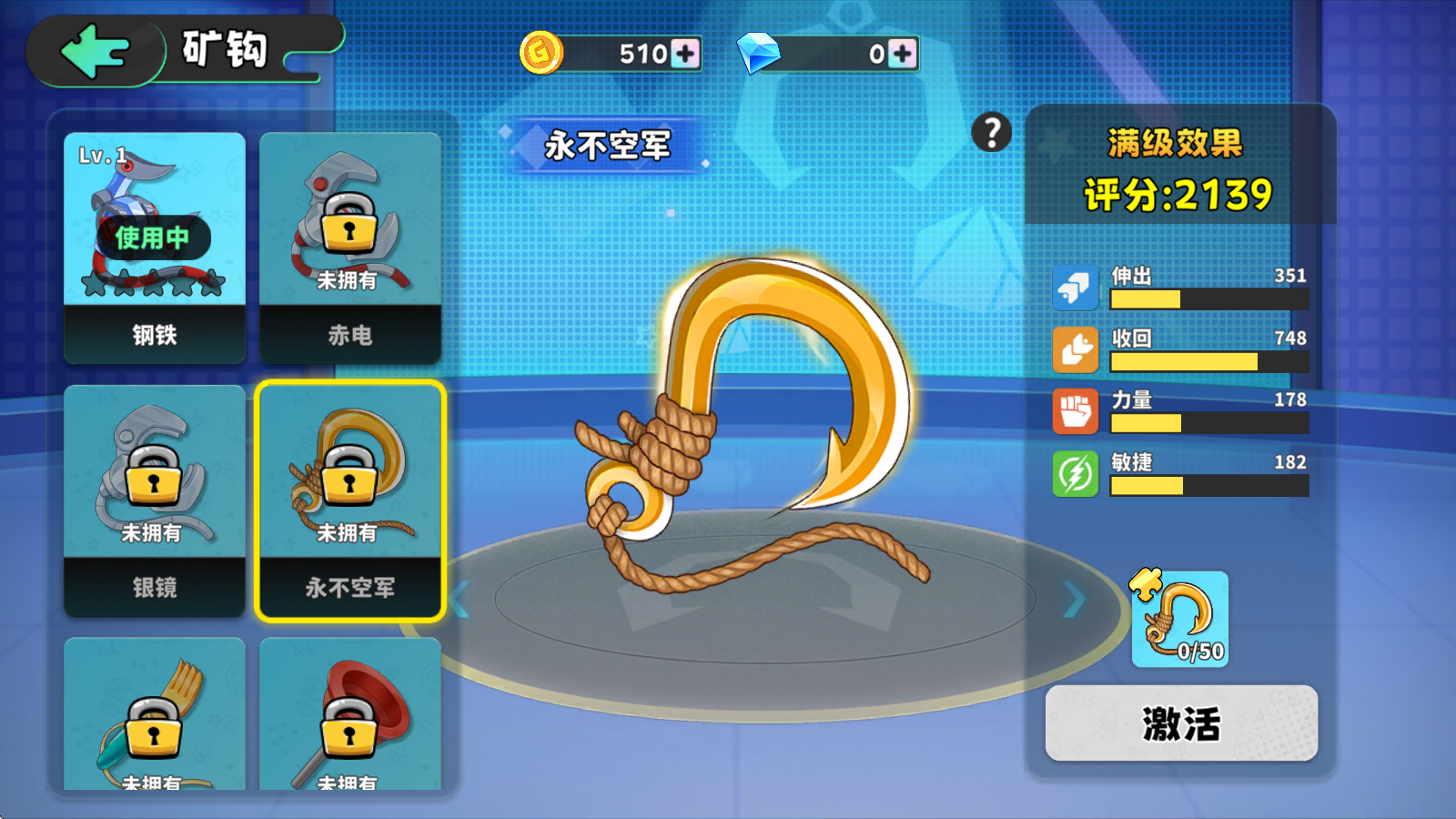Click the 收回 stat progress bar
This screenshot has width=1456, height=819.
1208,361
